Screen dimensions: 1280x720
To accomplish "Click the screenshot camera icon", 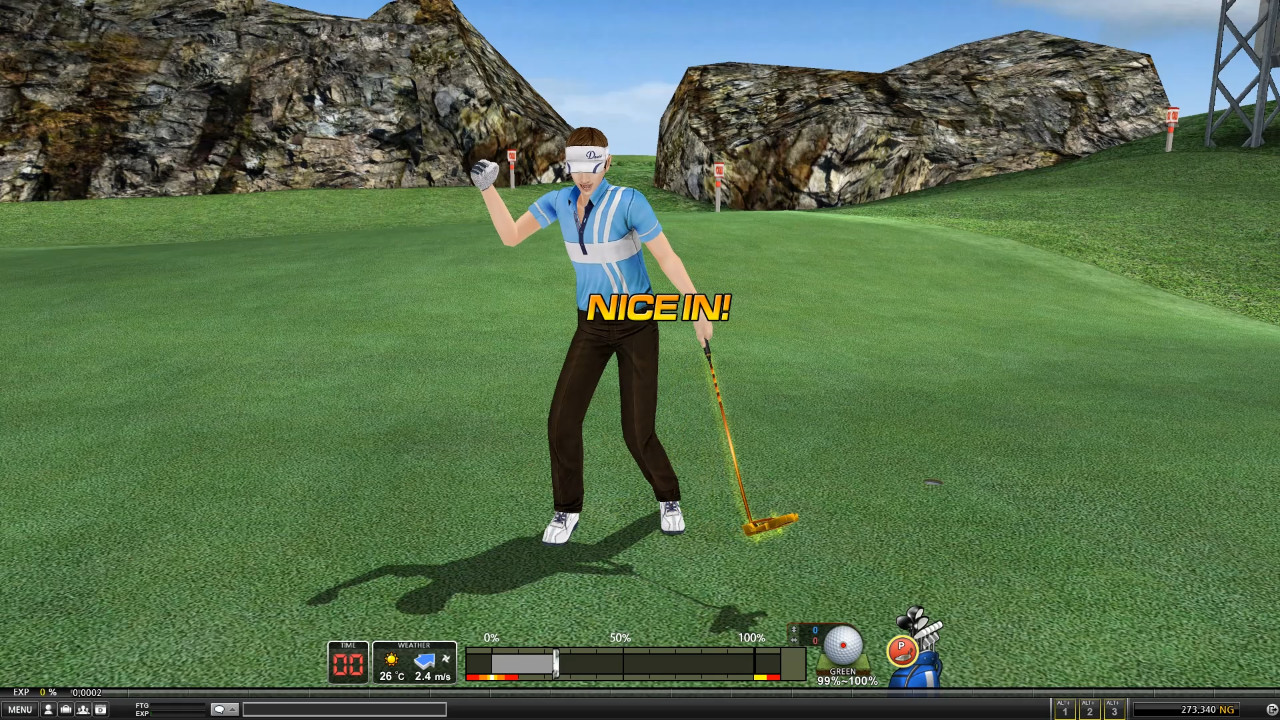I will click(99, 708).
